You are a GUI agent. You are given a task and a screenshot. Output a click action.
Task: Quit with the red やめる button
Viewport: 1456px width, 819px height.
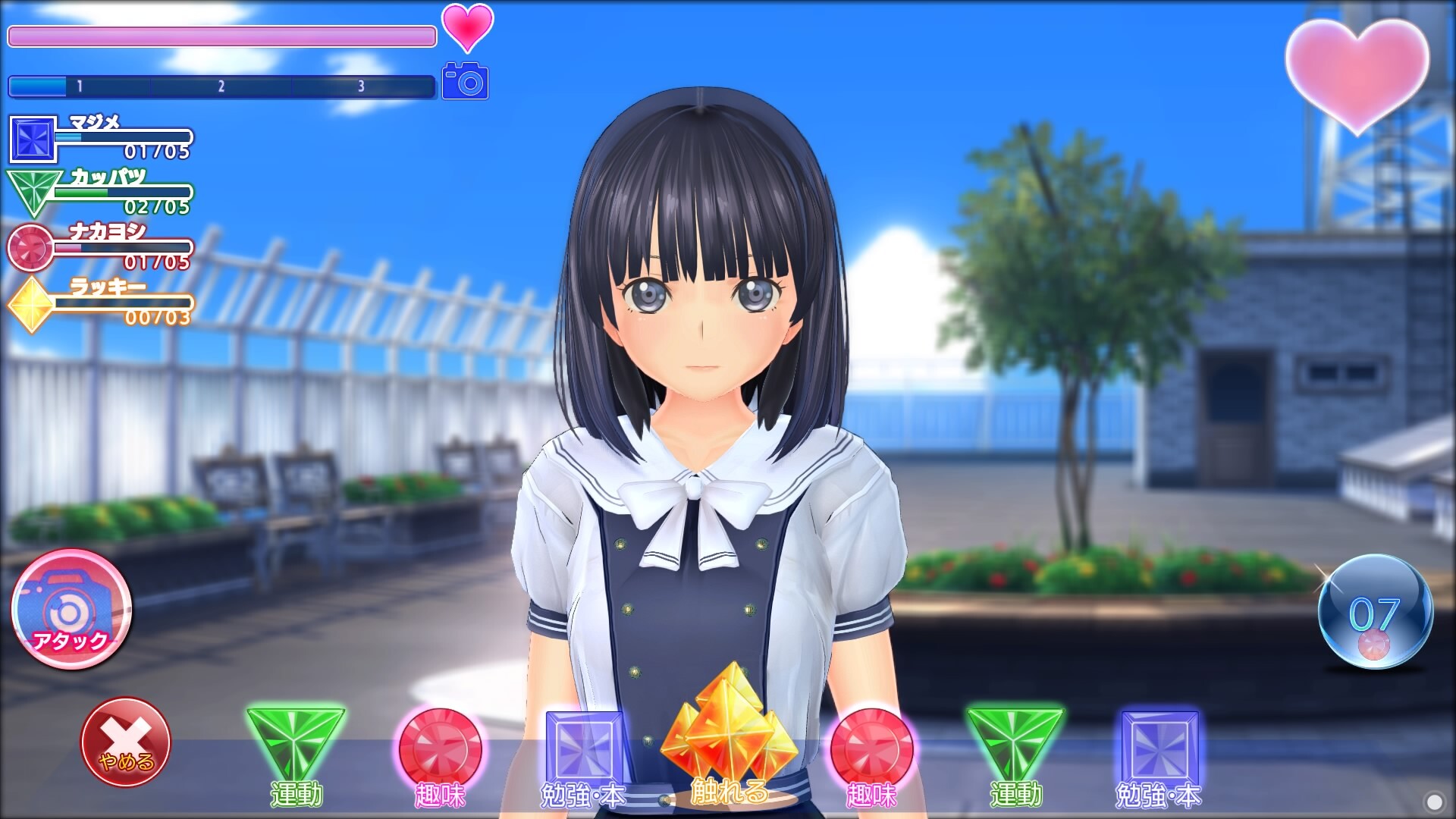click(125, 742)
